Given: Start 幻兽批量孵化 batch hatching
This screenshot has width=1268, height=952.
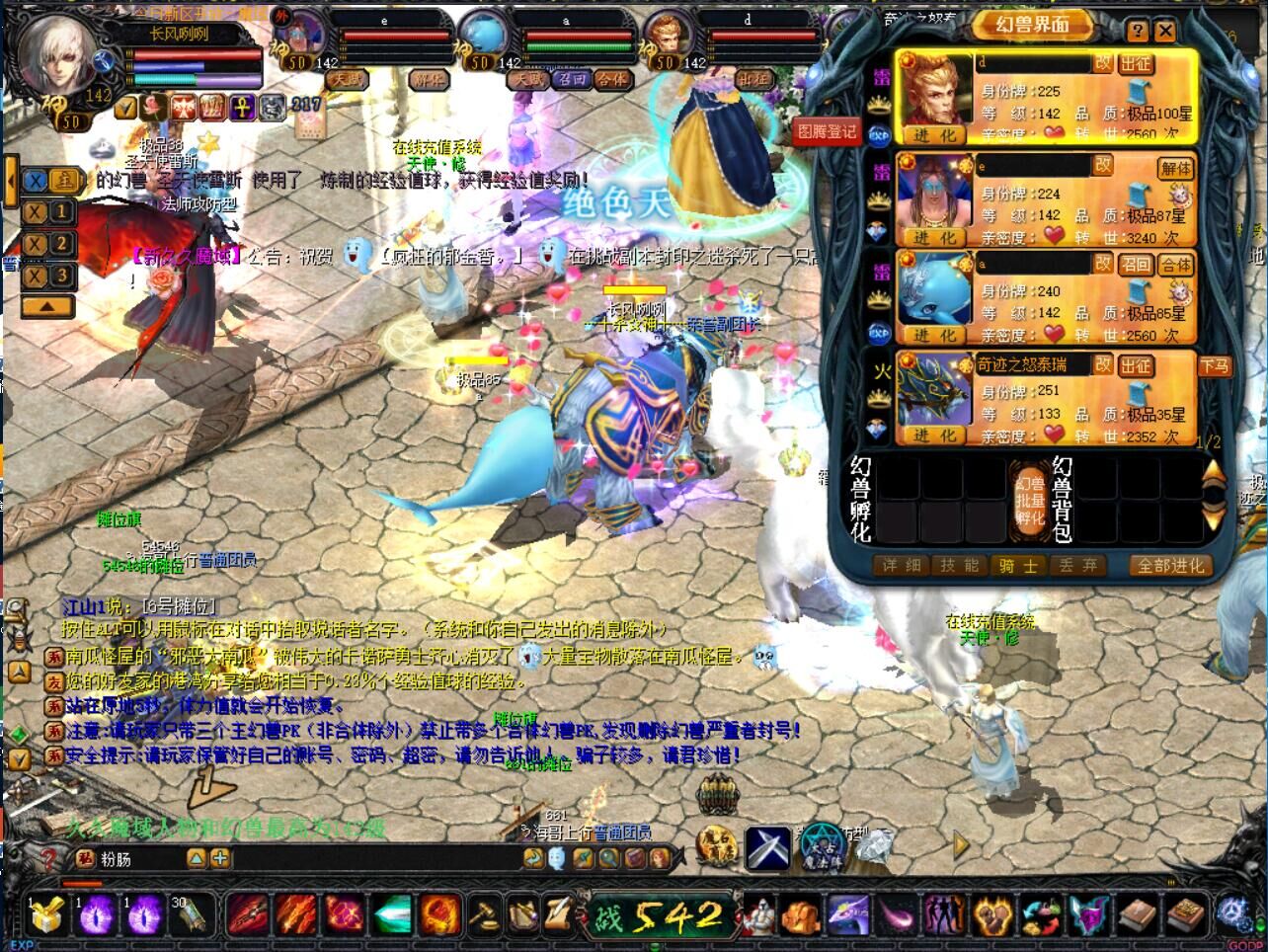Looking at the screenshot, I should tap(1030, 501).
